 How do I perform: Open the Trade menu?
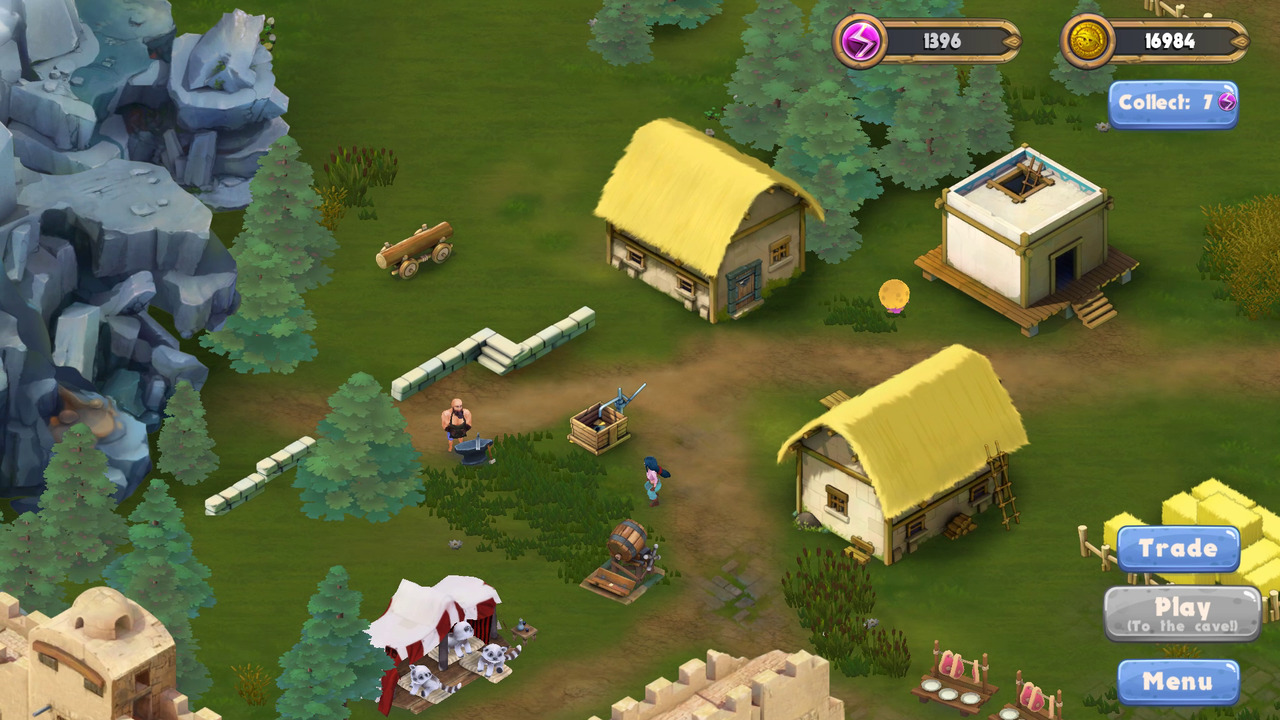click(1178, 548)
